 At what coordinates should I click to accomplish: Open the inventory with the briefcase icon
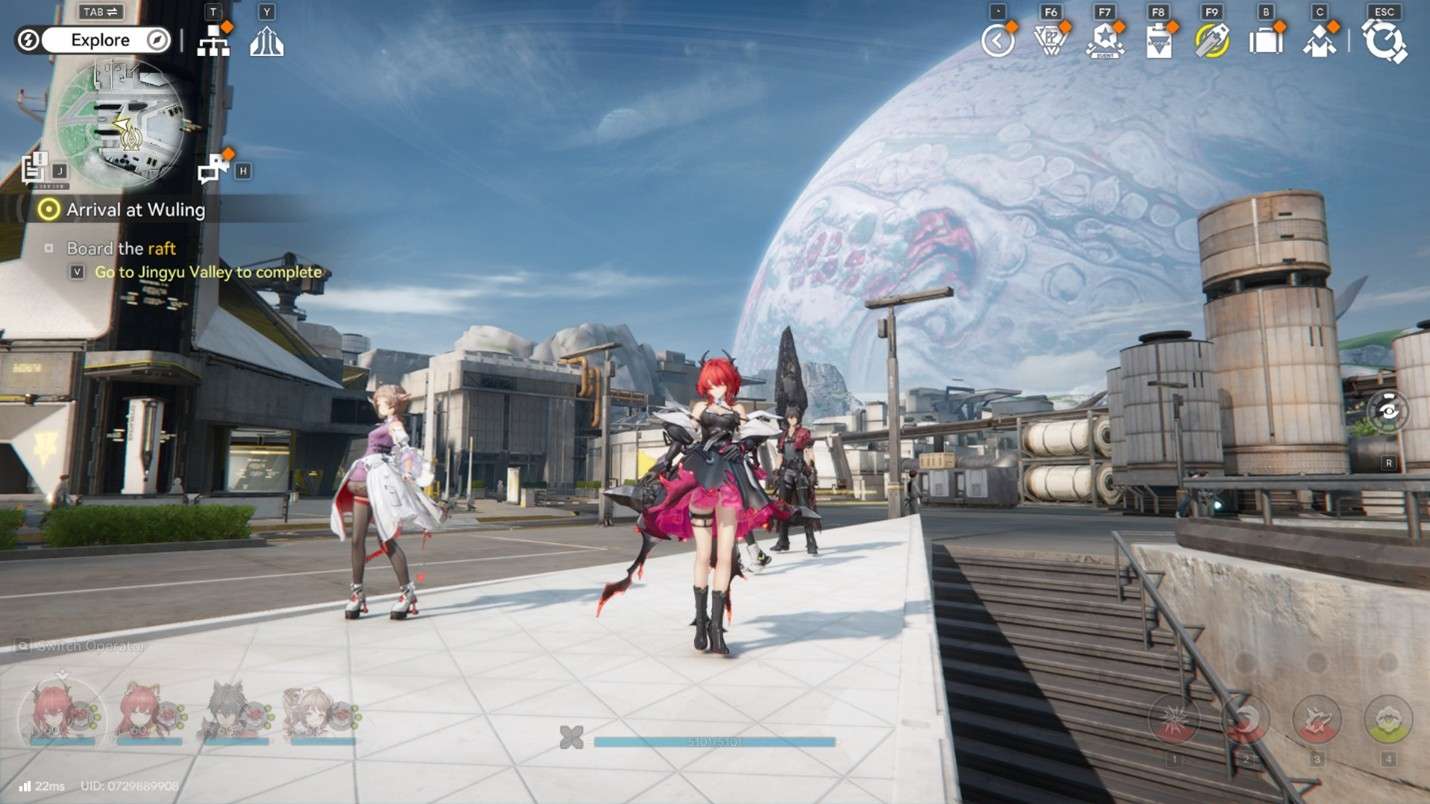[x=1266, y=40]
